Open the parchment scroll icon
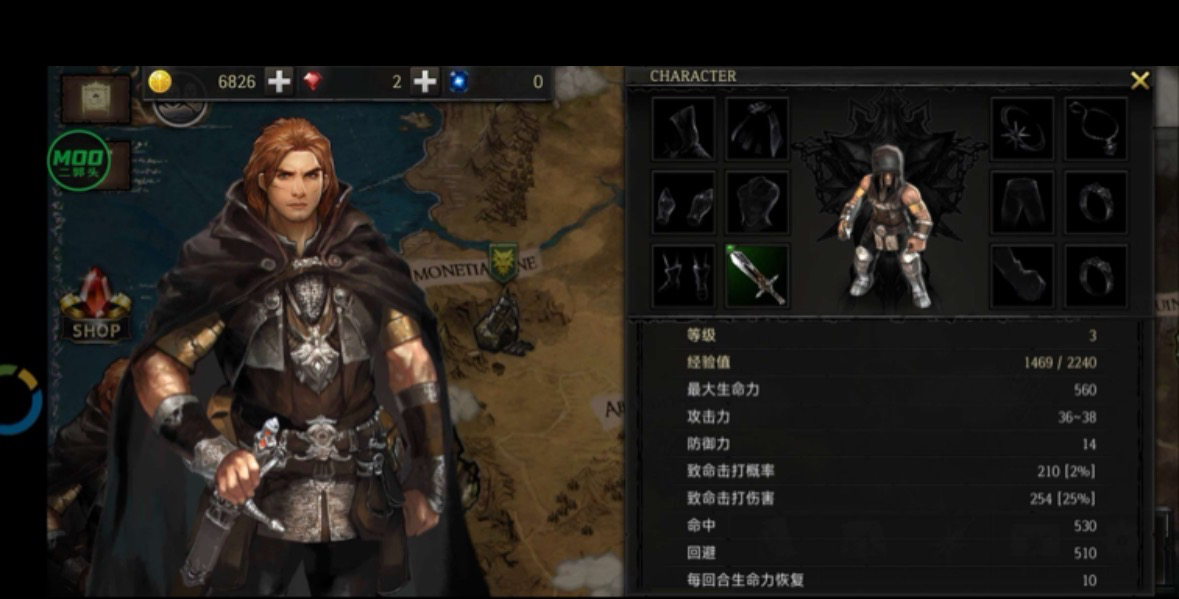Viewport: 1179px width, 599px height. [95, 97]
